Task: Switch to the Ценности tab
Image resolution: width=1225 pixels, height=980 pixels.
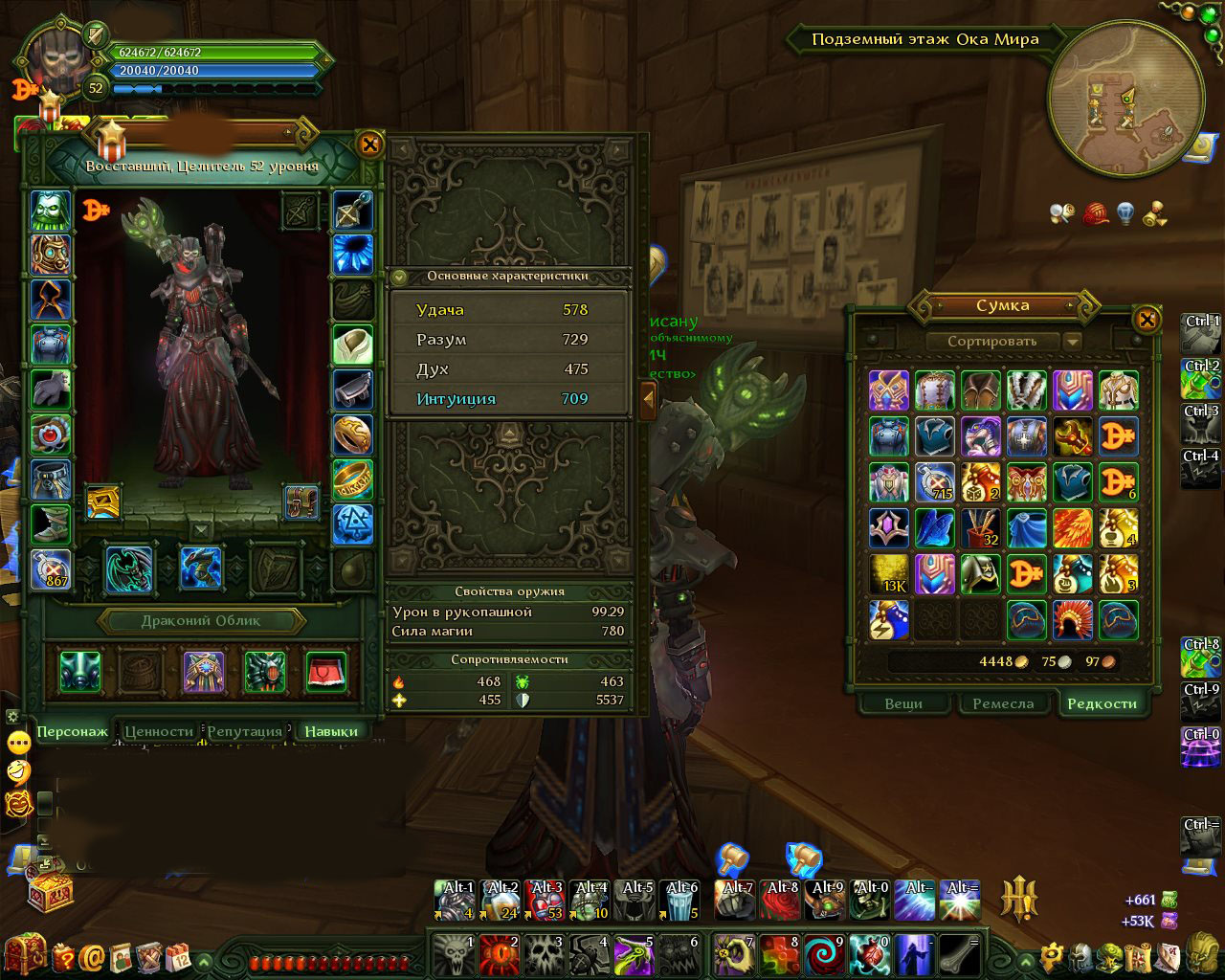Action: pos(158,731)
